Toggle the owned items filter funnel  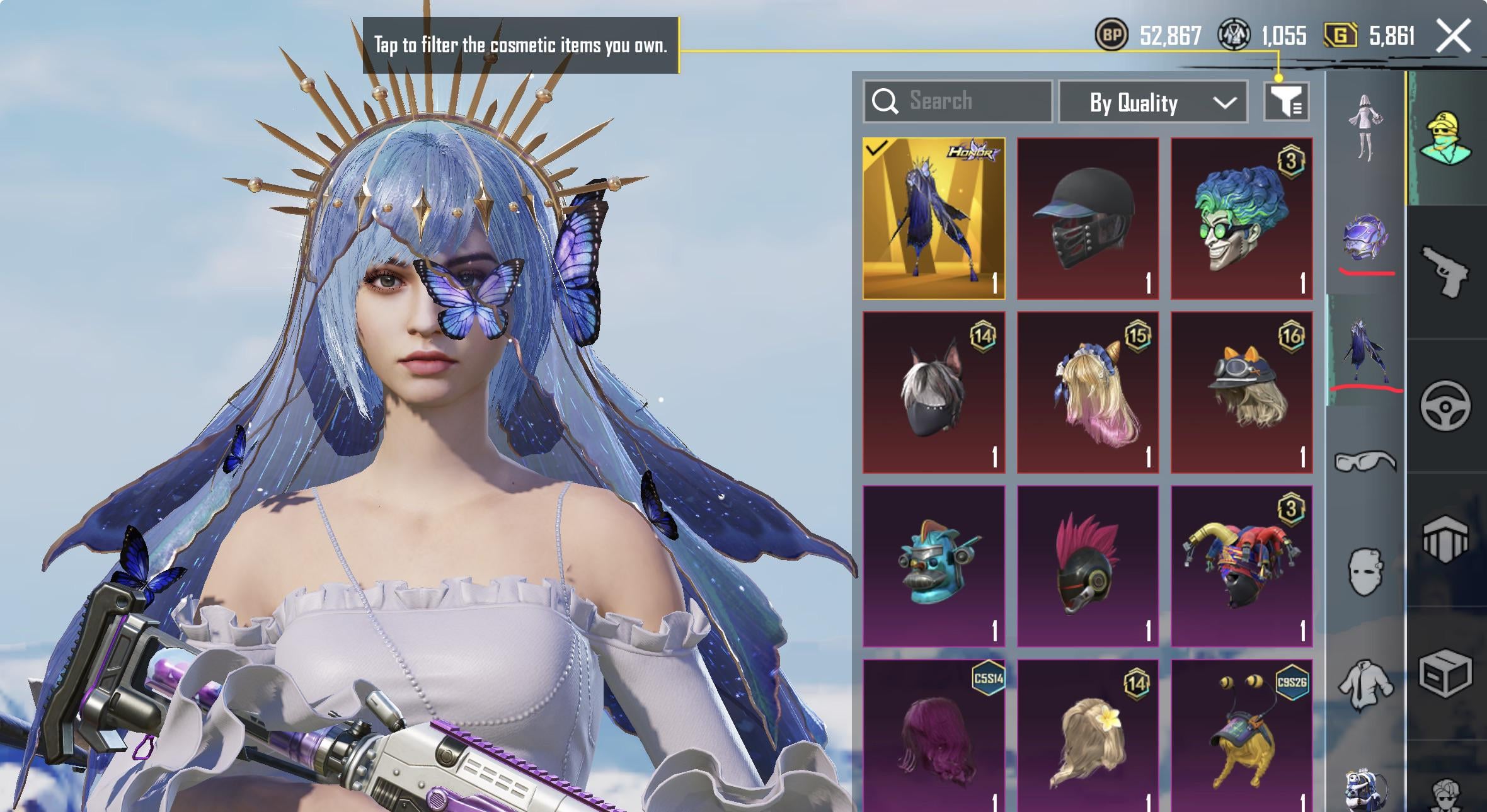tap(1286, 101)
